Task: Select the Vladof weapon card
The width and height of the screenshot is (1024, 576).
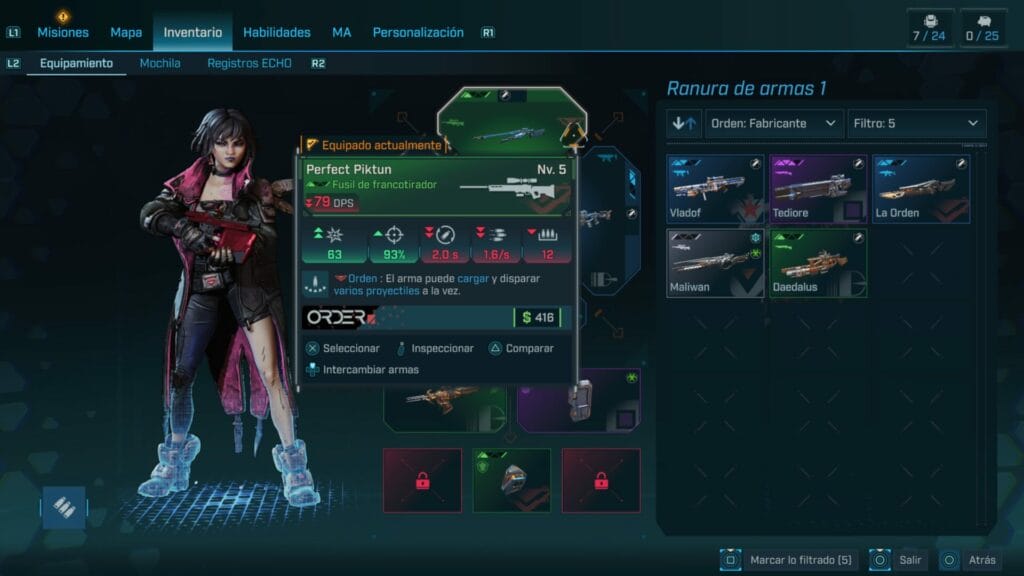Action: click(715, 189)
